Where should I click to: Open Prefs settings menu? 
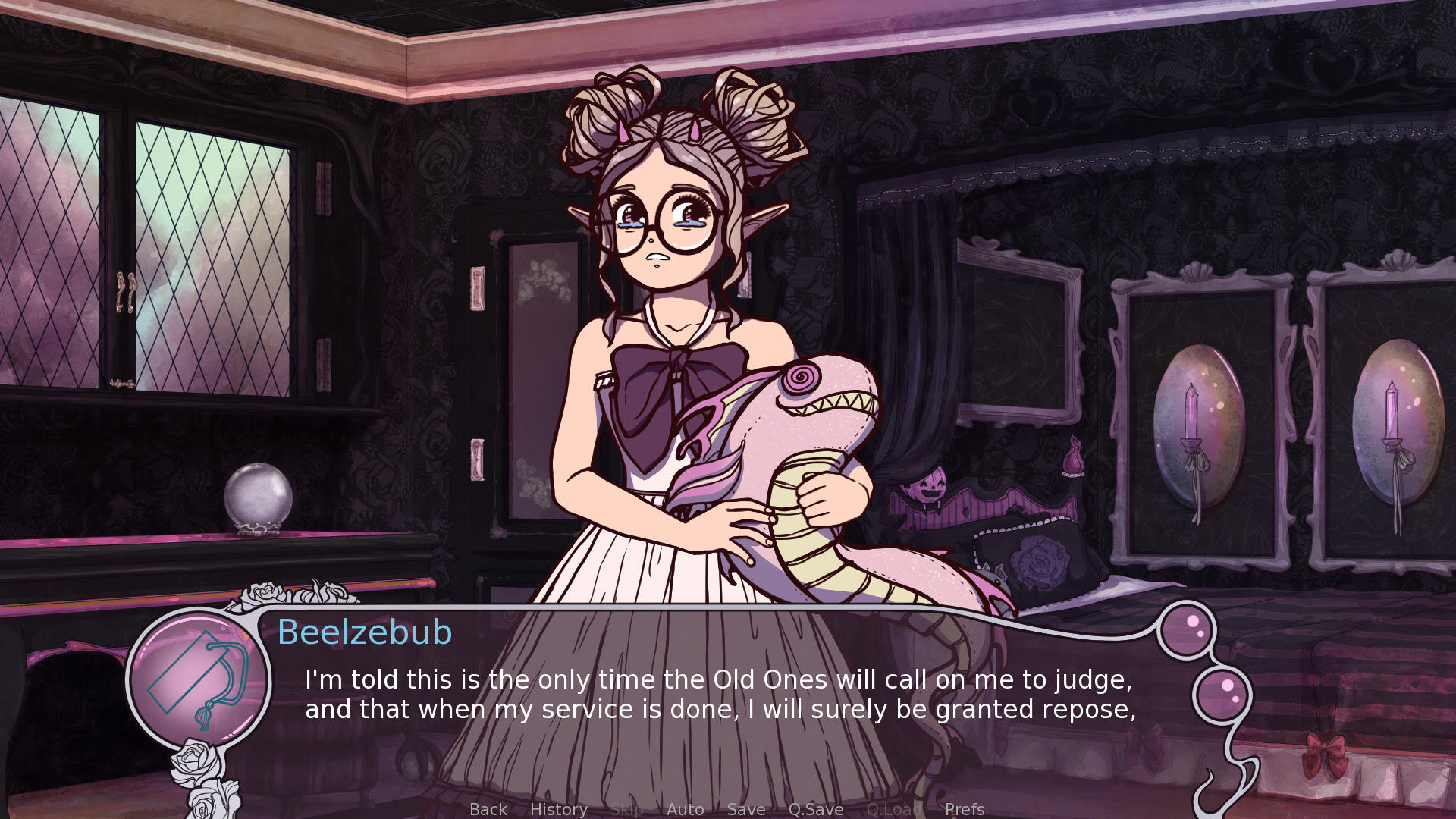coord(965,809)
